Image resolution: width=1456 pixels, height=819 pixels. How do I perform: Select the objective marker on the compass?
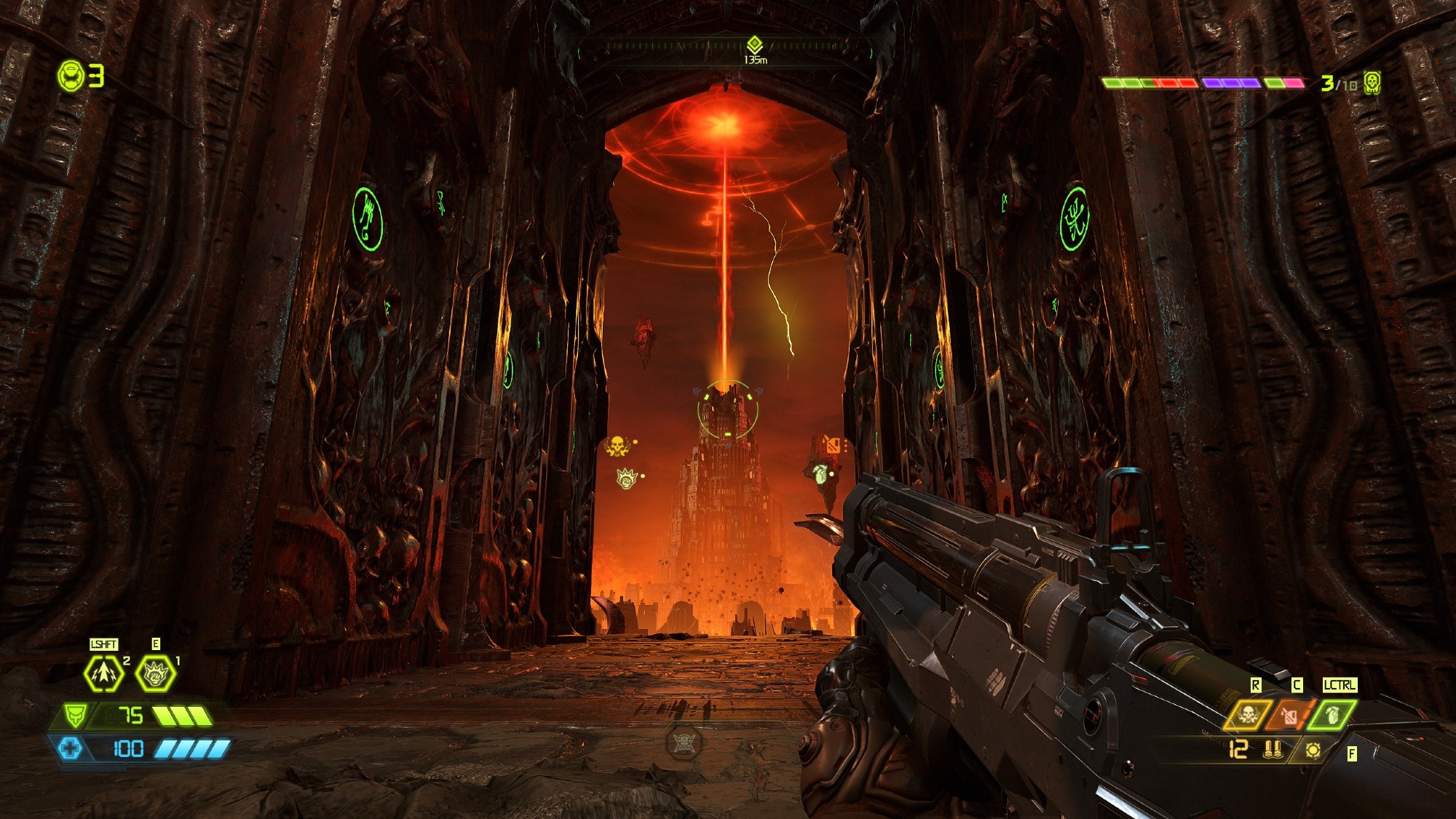(x=755, y=45)
